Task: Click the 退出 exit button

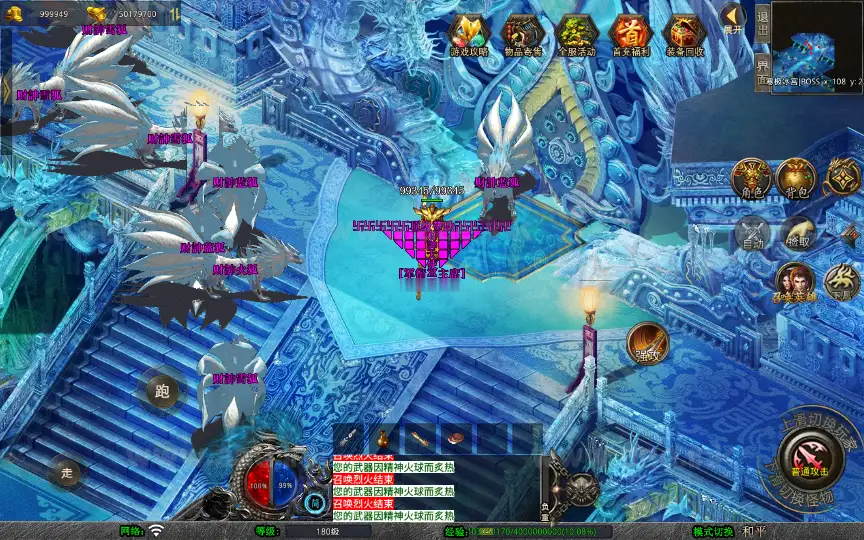Action: (x=762, y=20)
